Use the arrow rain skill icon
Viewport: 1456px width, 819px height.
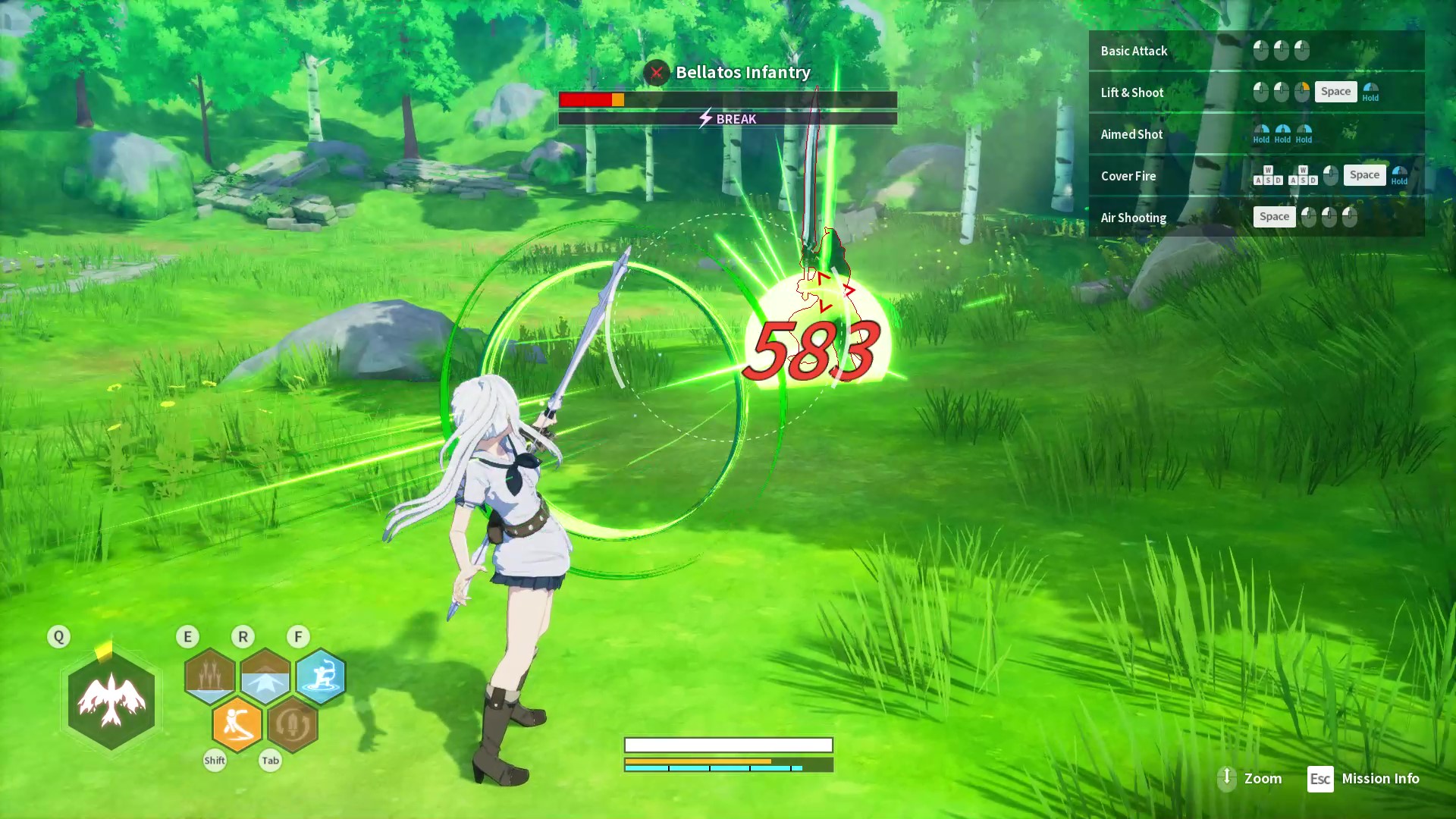210,675
